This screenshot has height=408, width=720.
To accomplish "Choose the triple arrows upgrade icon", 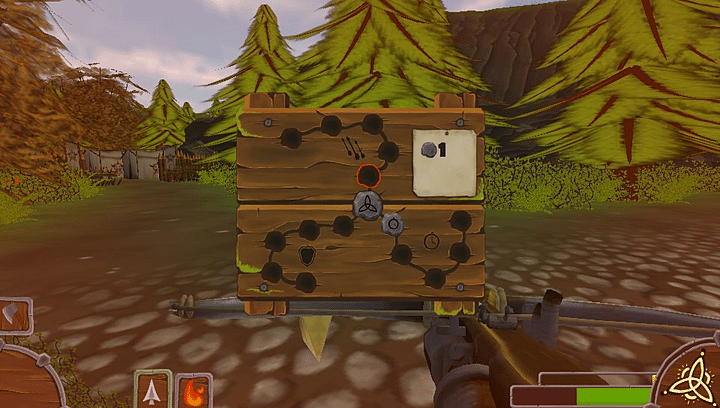I will [x=352, y=150].
